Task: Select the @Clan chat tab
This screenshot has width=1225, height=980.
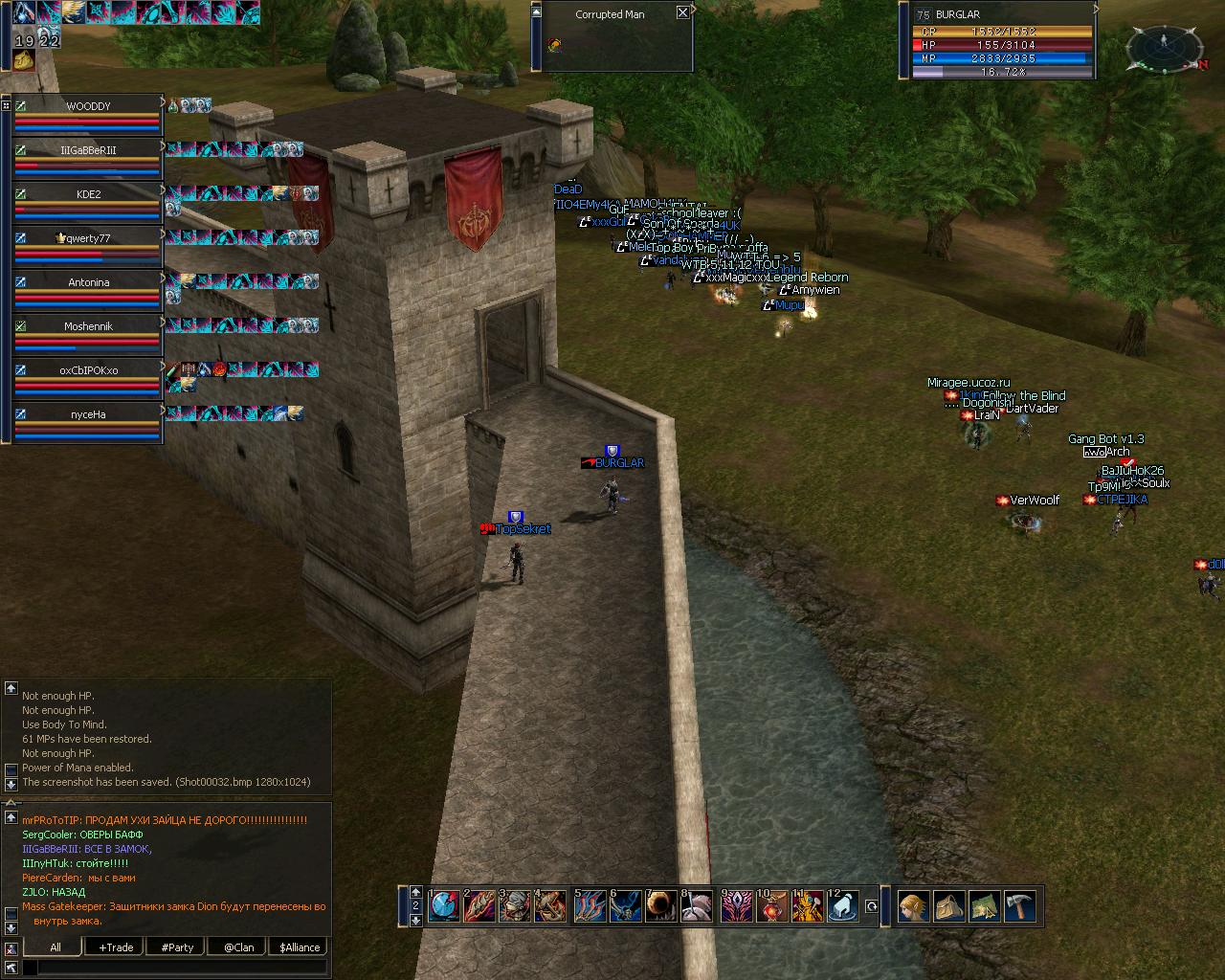Action: click(238, 947)
